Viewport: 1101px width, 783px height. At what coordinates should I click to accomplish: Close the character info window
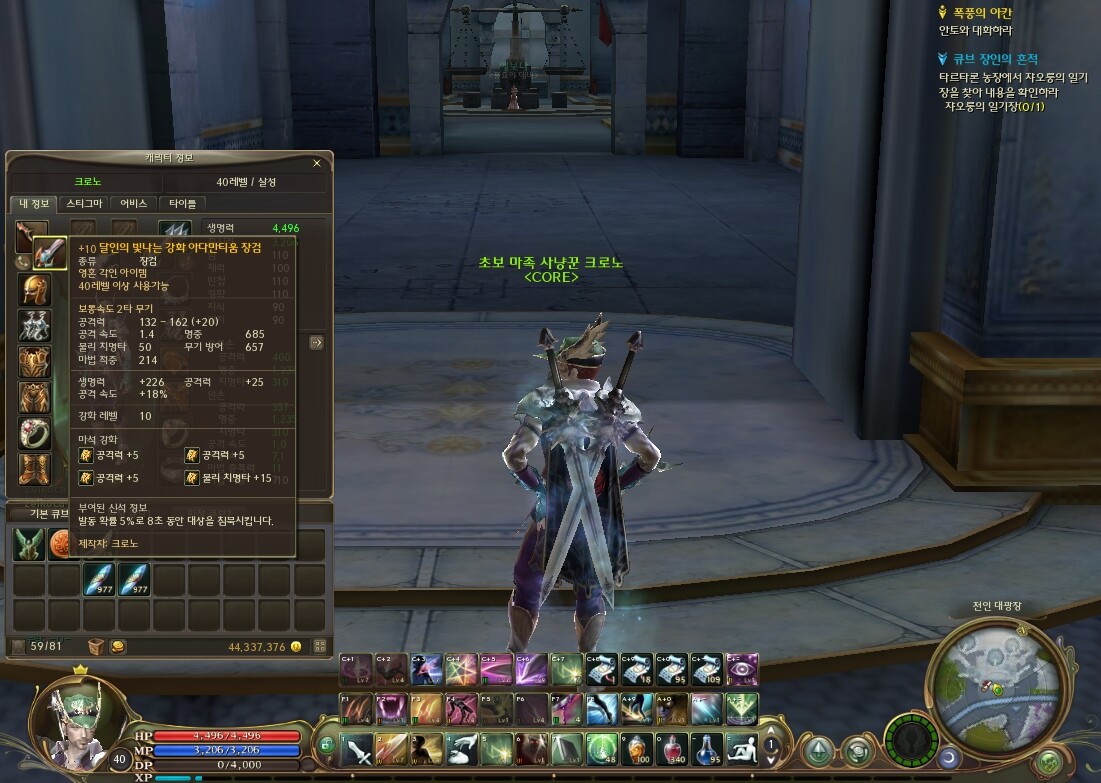click(x=317, y=162)
